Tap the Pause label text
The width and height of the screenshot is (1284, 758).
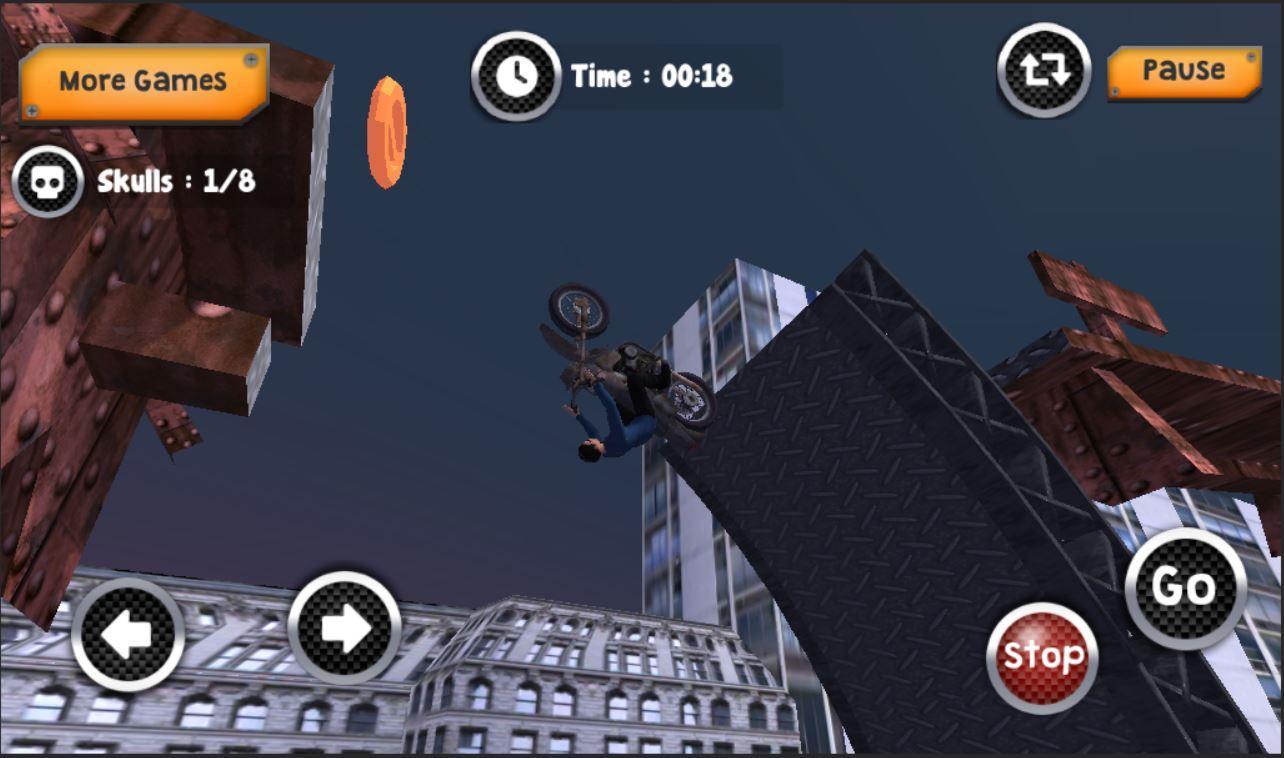pyautogui.click(x=1184, y=70)
